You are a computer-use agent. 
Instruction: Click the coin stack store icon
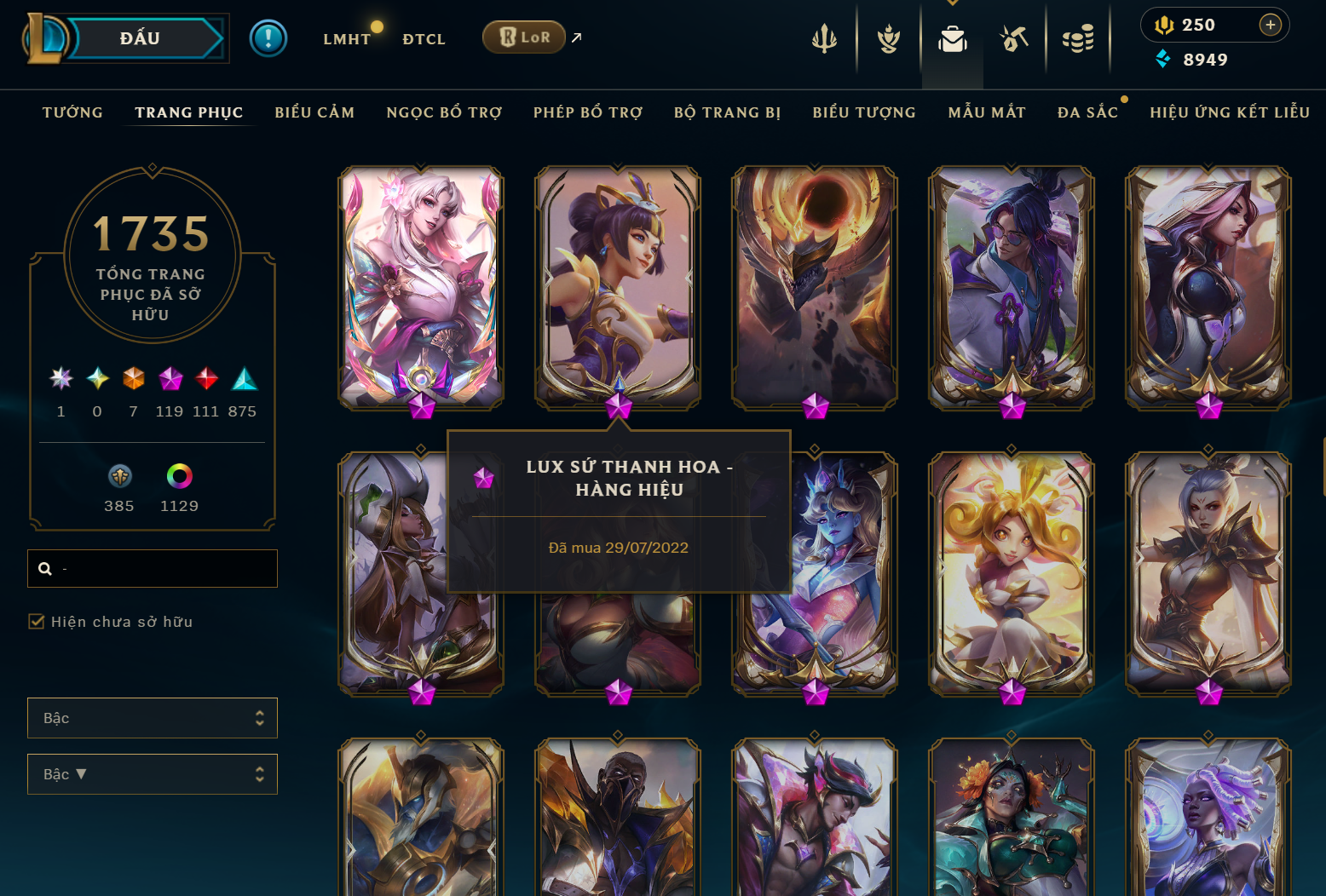[x=1078, y=38]
